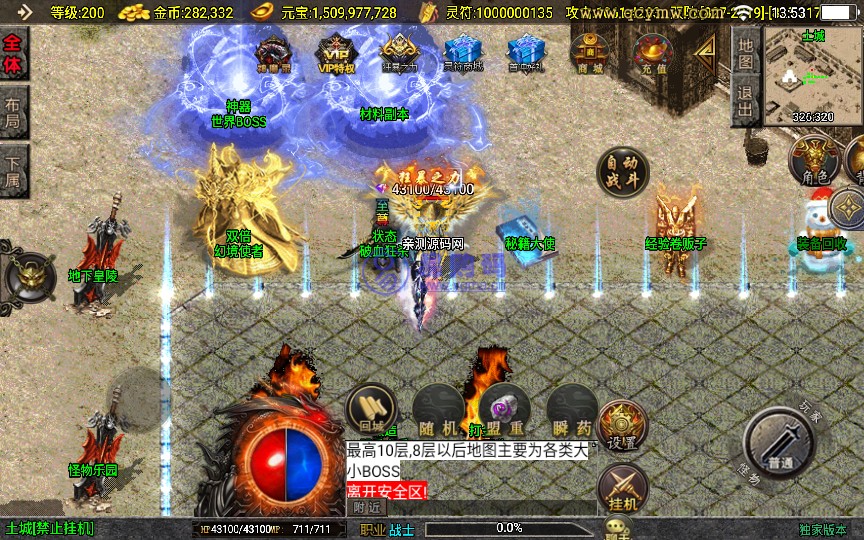Image resolution: width=864 pixels, height=540 pixels.
Task: Toggle 自动战斗 auto battle
Action: tap(622, 173)
